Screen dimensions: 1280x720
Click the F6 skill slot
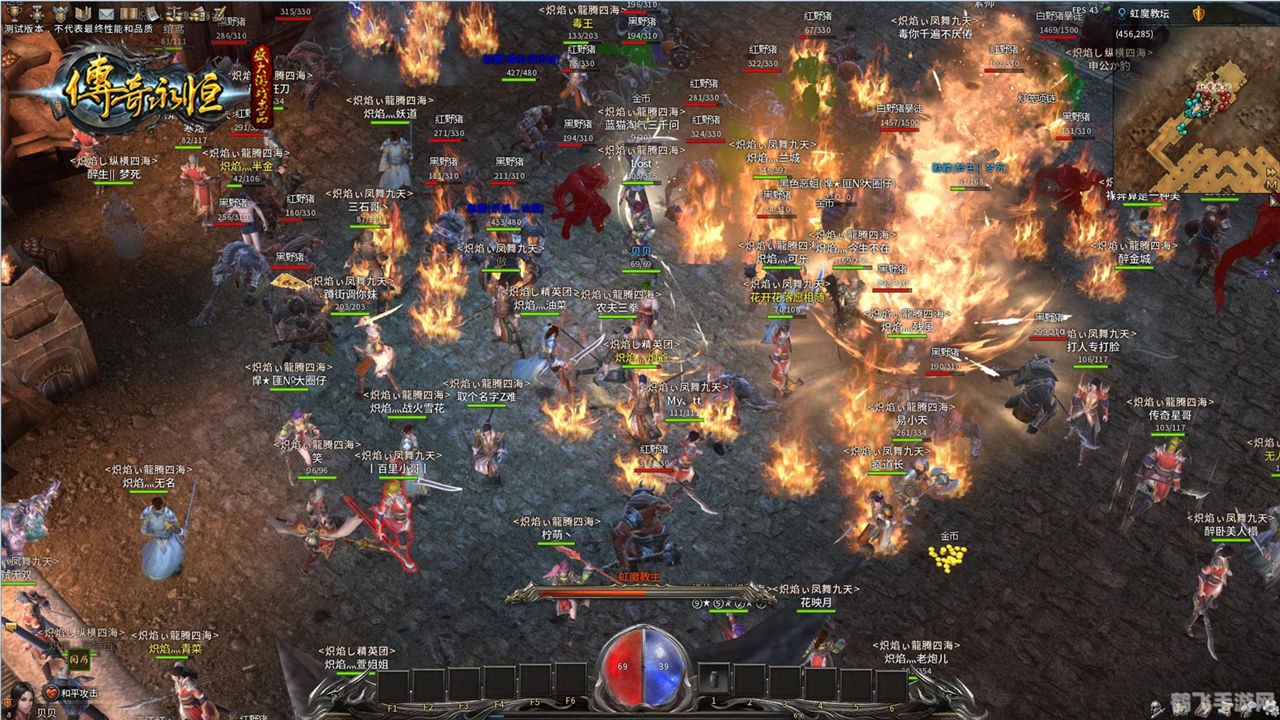pos(570,680)
